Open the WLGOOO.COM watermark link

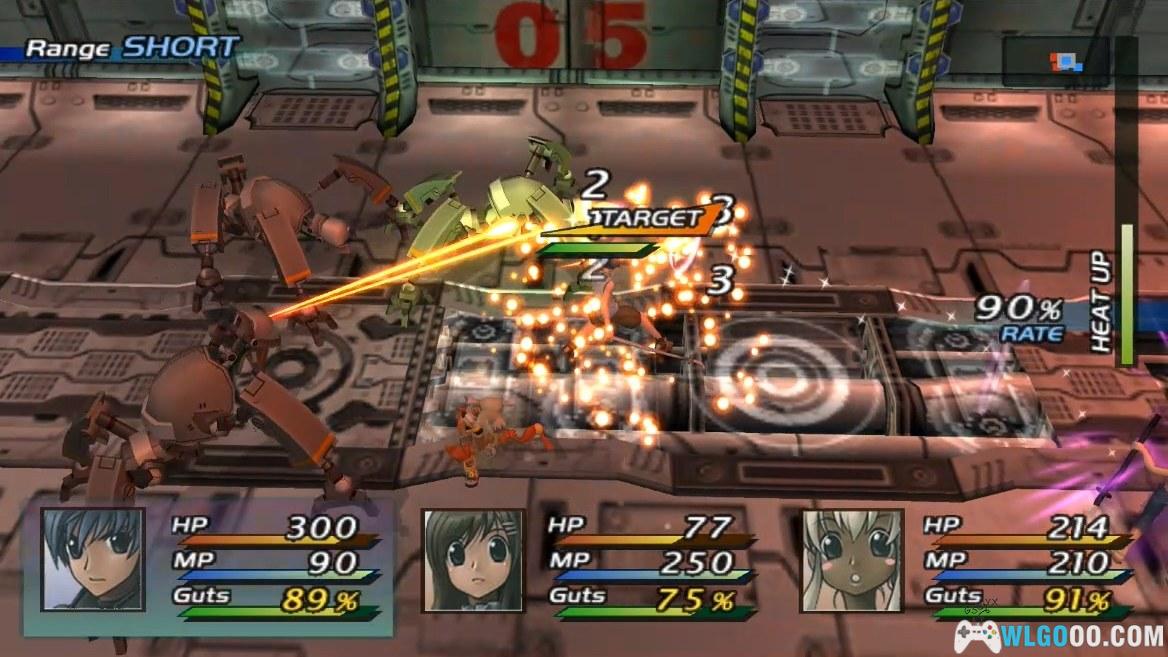click(1058, 634)
